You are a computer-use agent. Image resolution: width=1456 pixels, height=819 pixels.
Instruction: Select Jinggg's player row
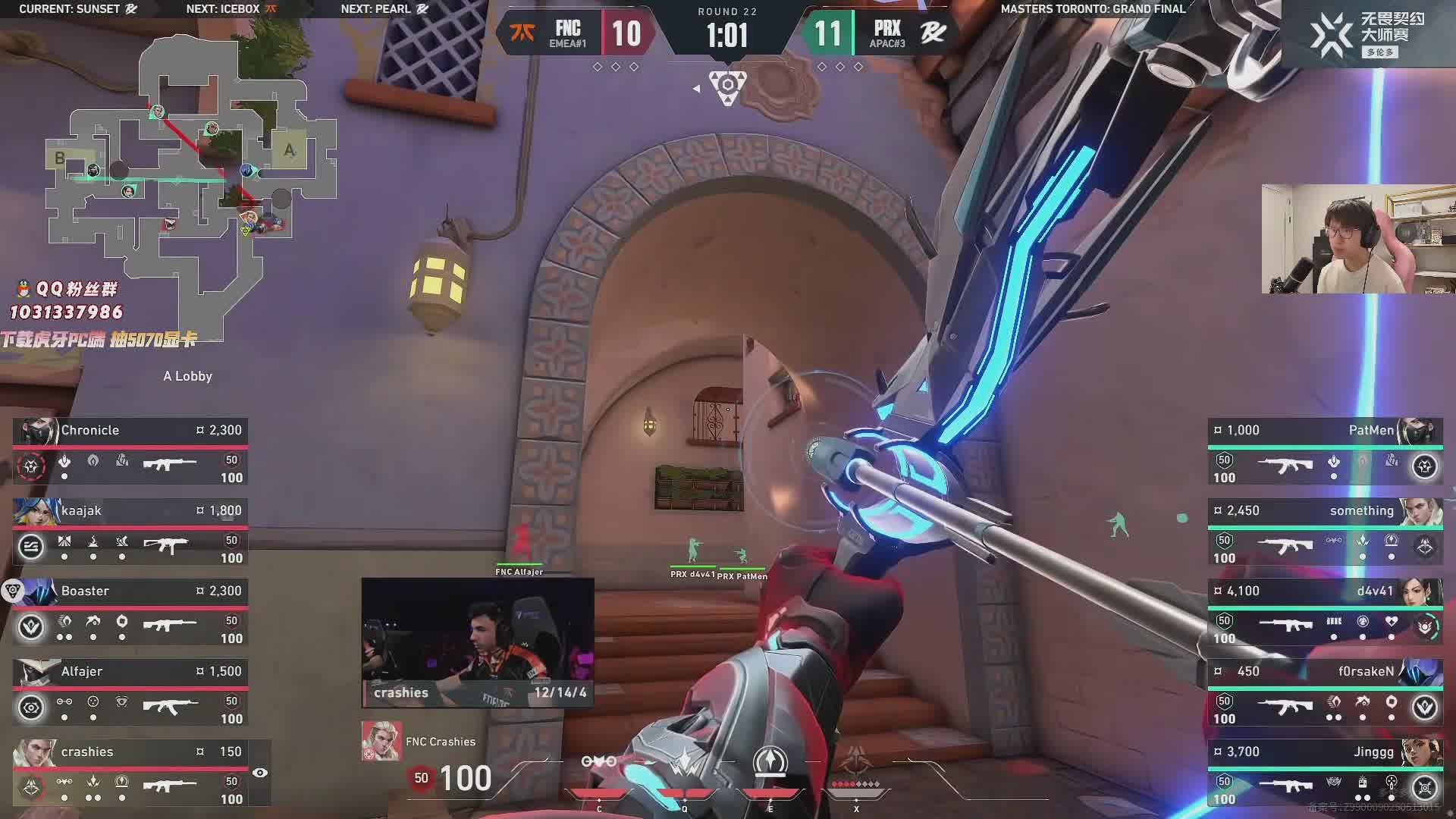1325,773
